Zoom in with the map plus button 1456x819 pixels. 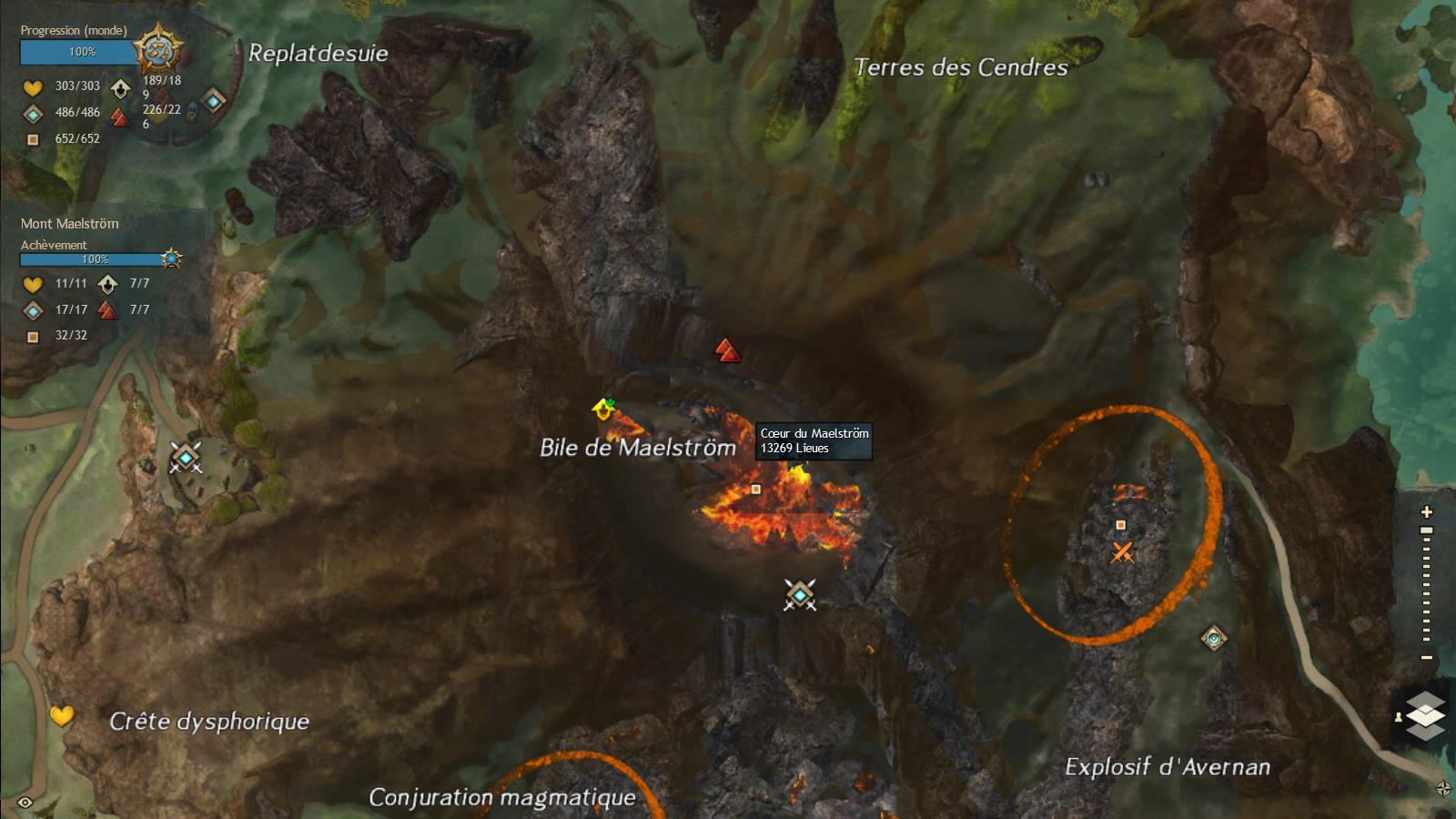1427,512
